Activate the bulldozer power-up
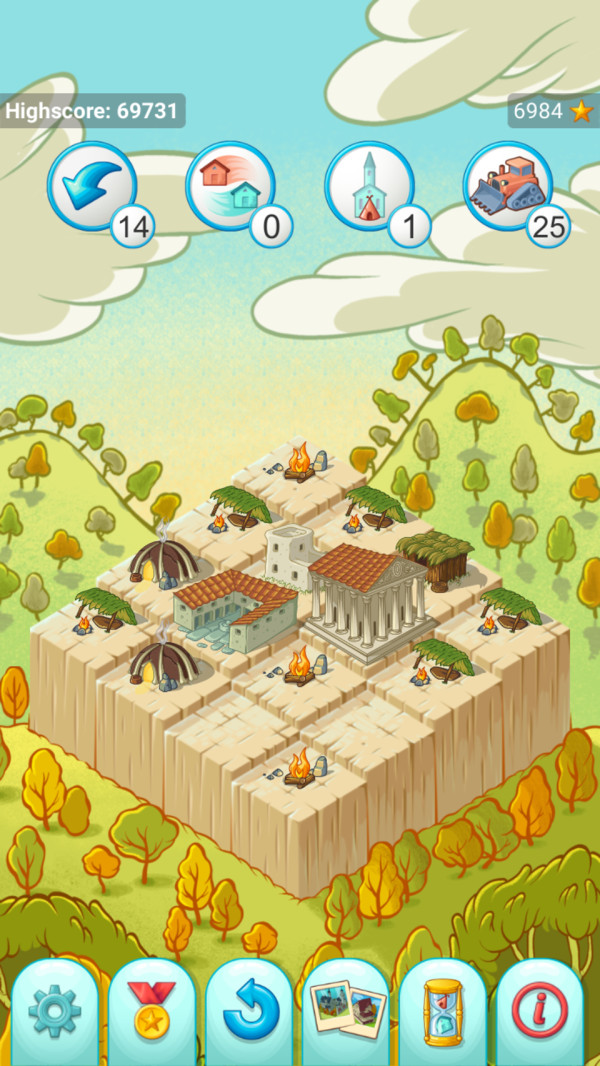 [508, 187]
